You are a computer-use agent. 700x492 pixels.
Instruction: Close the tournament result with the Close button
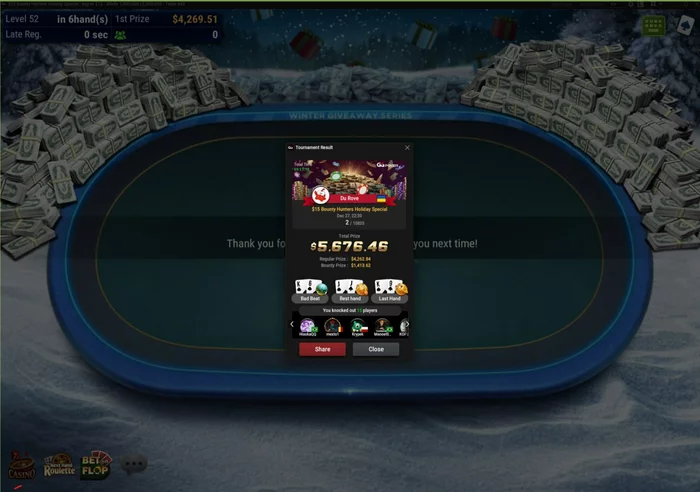[376, 349]
